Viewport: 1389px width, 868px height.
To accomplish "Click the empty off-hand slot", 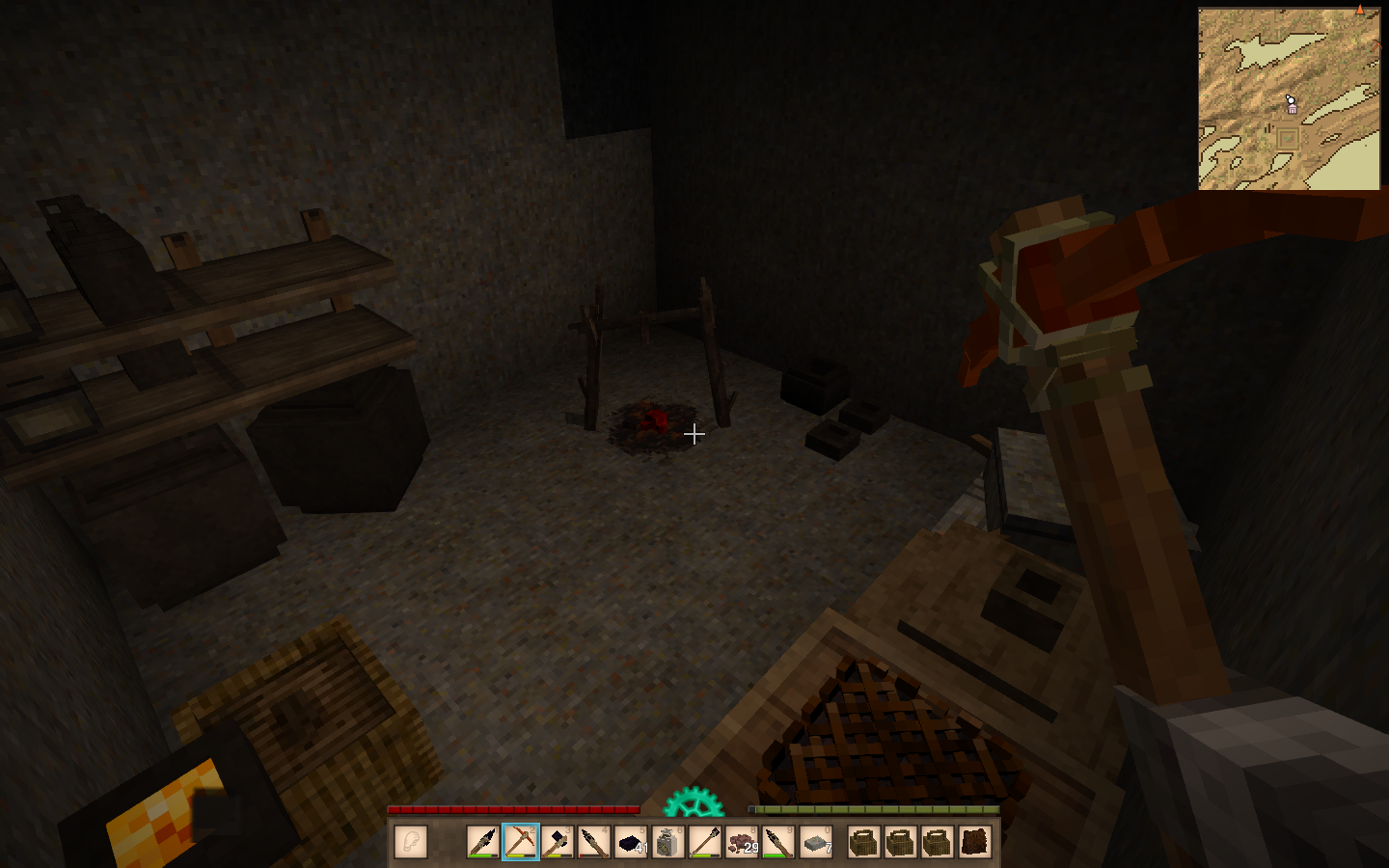I will pyautogui.click(x=411, y=842).
